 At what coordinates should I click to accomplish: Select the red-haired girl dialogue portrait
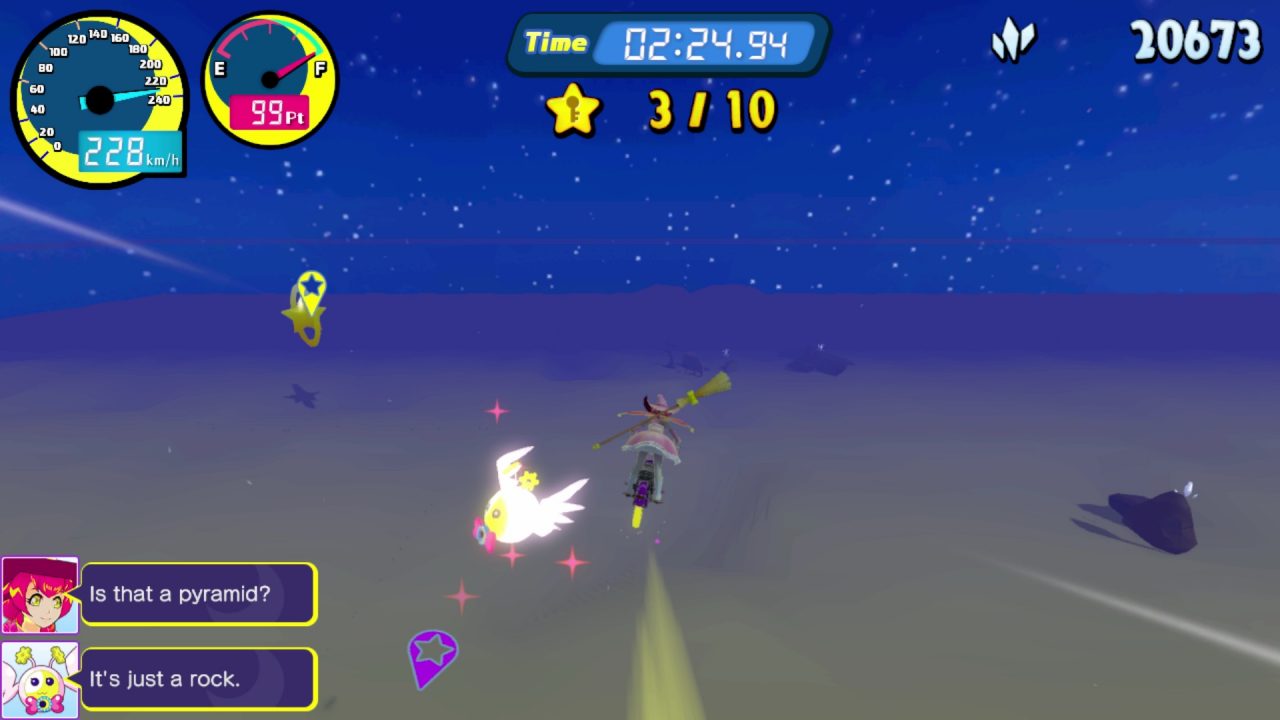pyautogui.click(x=40, y=595)
